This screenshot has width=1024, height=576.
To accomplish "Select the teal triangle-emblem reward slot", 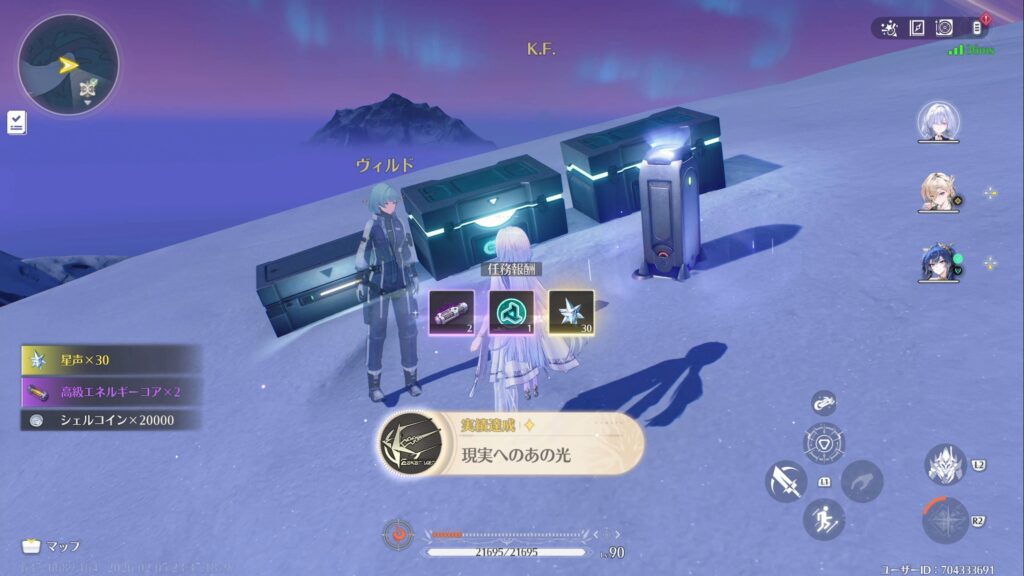I will click(511, 312).
